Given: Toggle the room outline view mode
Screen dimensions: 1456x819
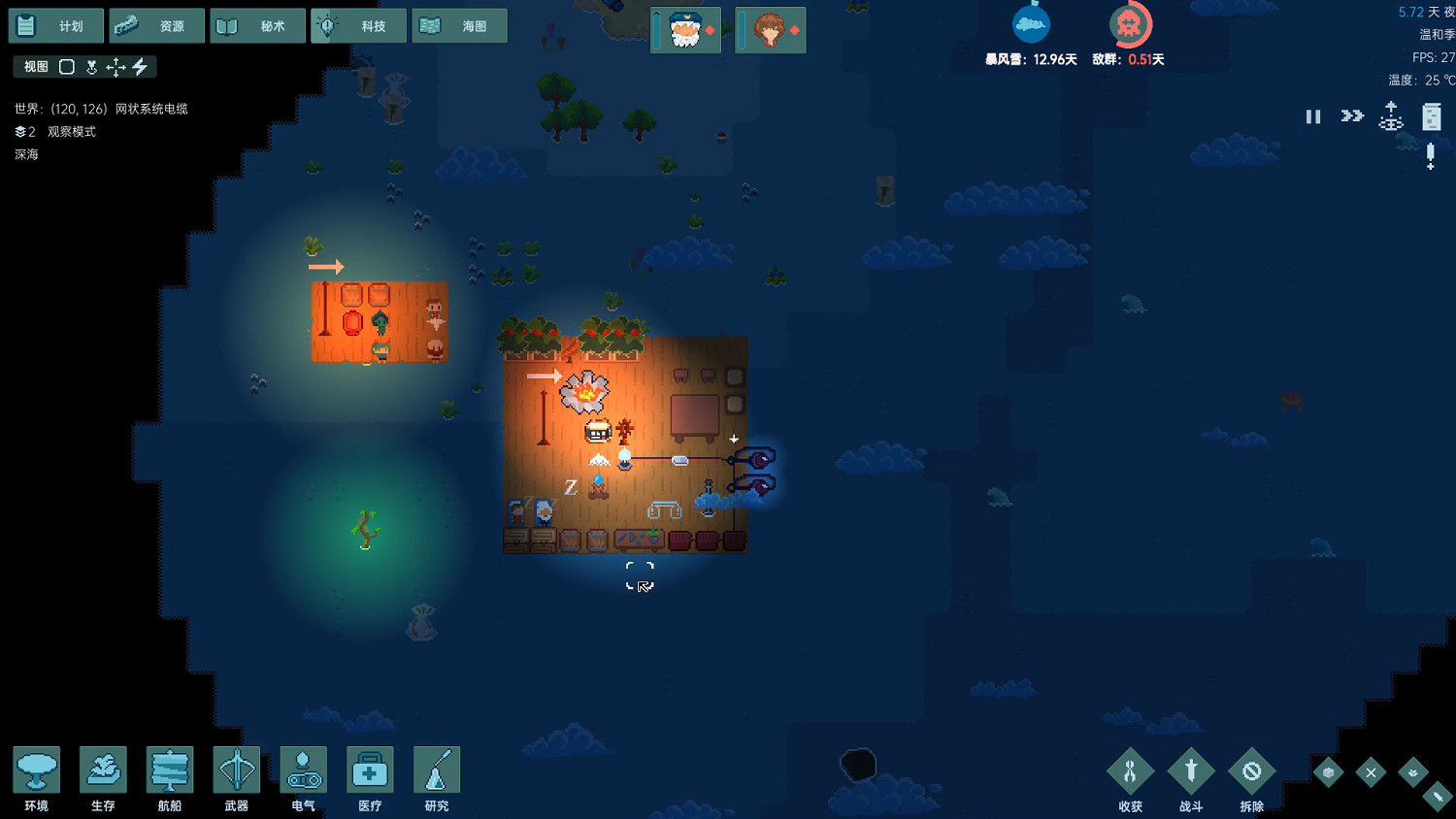Looking at the screenshot, I should pos(66,67).
